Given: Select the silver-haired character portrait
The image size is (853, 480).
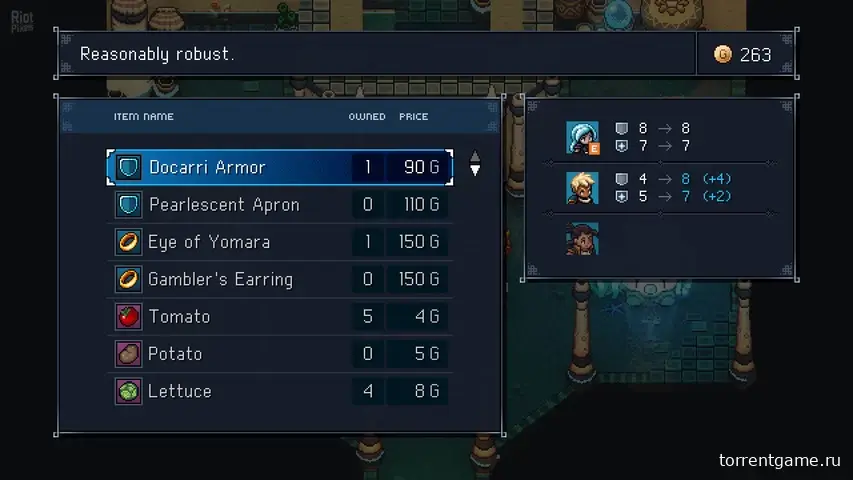Looking at the screenshot, I should click(x=581, y=137).
